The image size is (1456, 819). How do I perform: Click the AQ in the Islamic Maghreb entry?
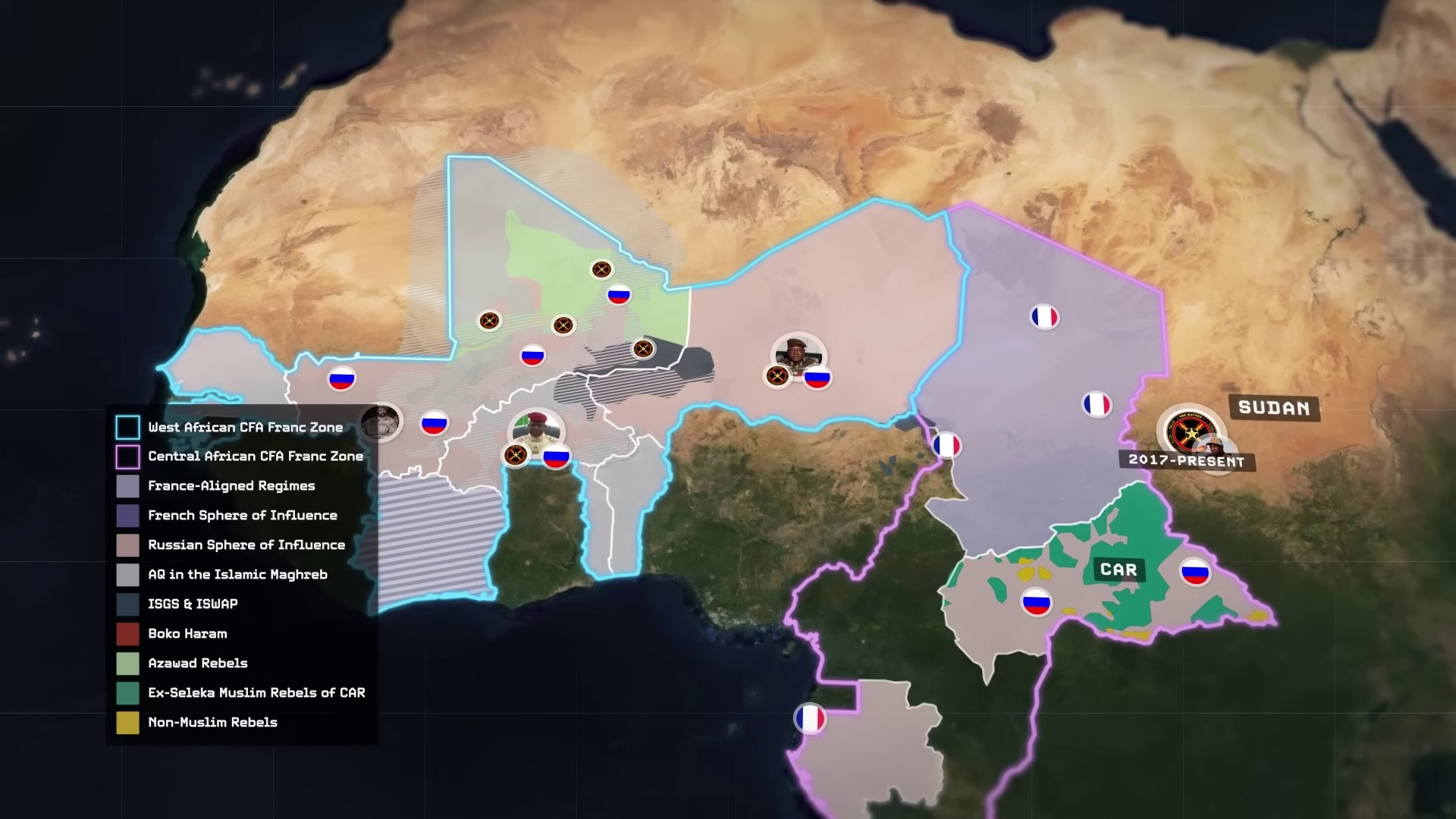[237, 575]
